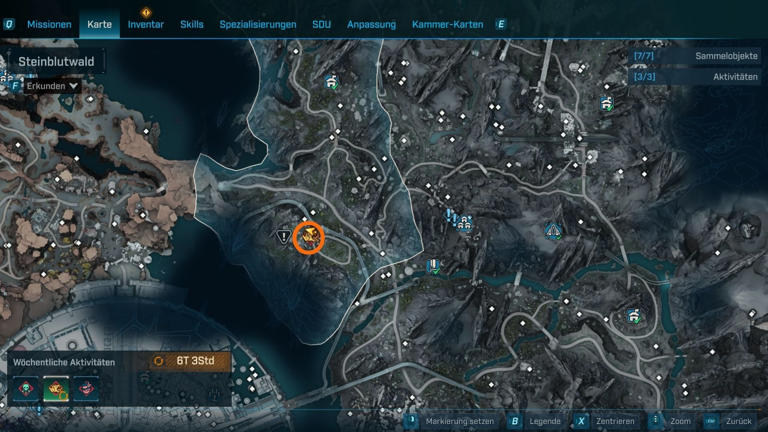Go to the Spezialisierungen tab
The width and height of the screenshot is (768, 432).
tap(258, 24)
